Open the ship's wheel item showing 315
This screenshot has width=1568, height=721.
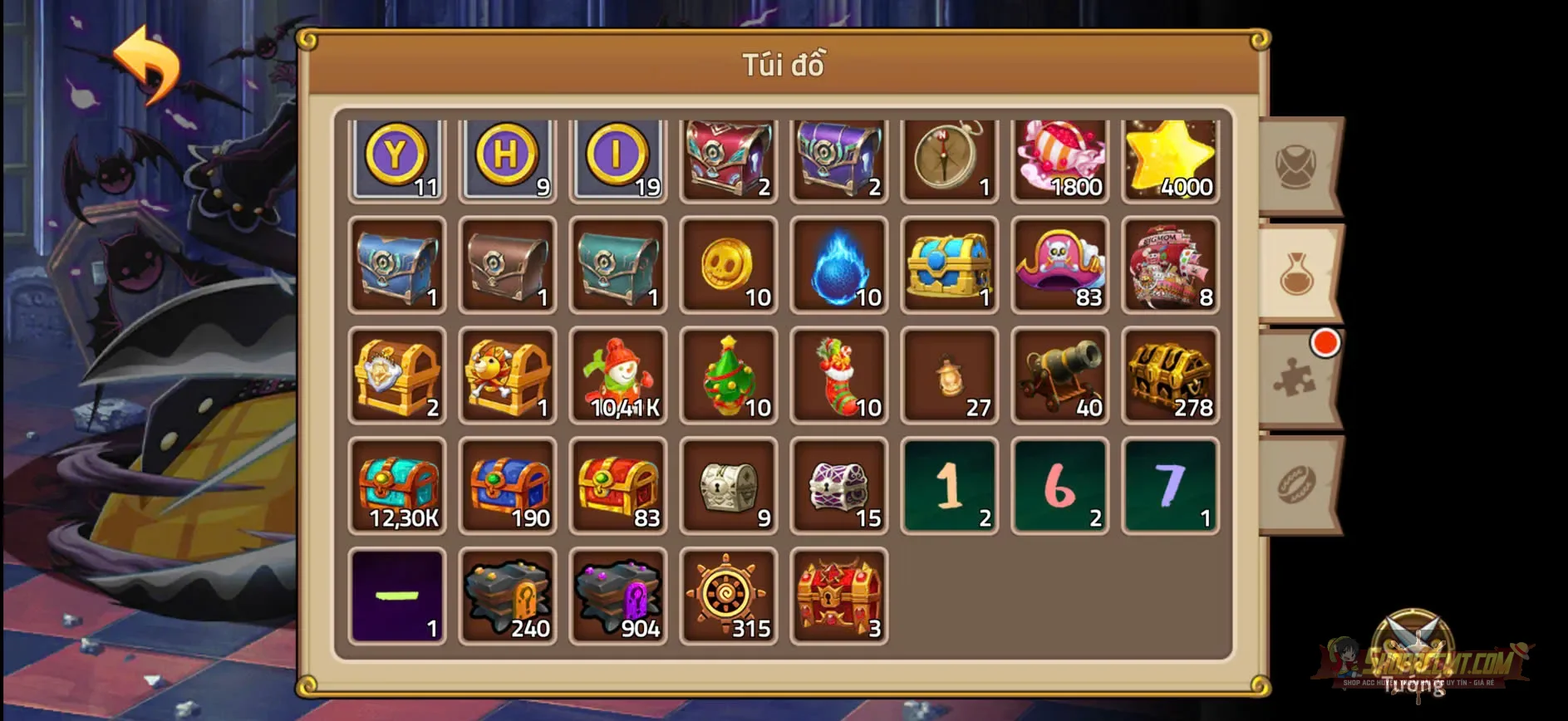tap(728, 596)
